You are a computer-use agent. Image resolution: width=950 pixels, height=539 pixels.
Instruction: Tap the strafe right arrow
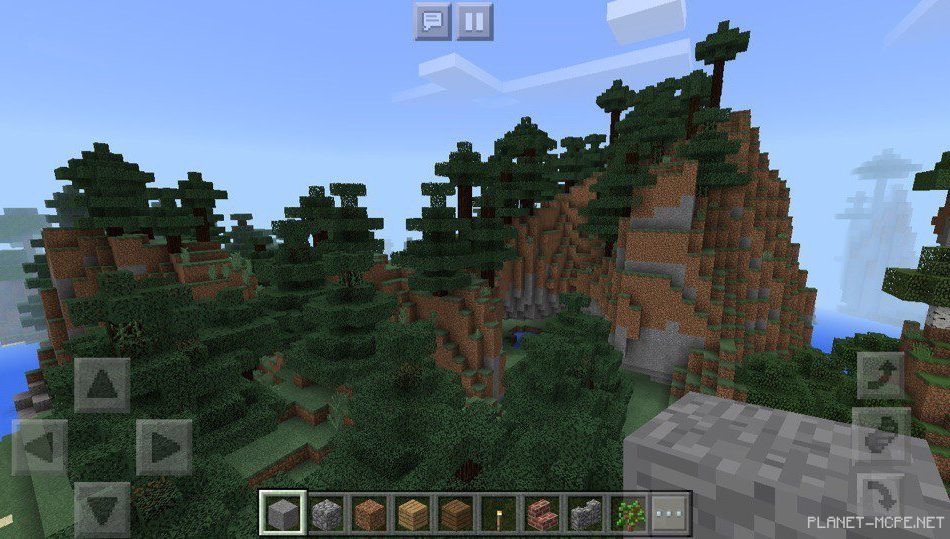coord(164,447)
